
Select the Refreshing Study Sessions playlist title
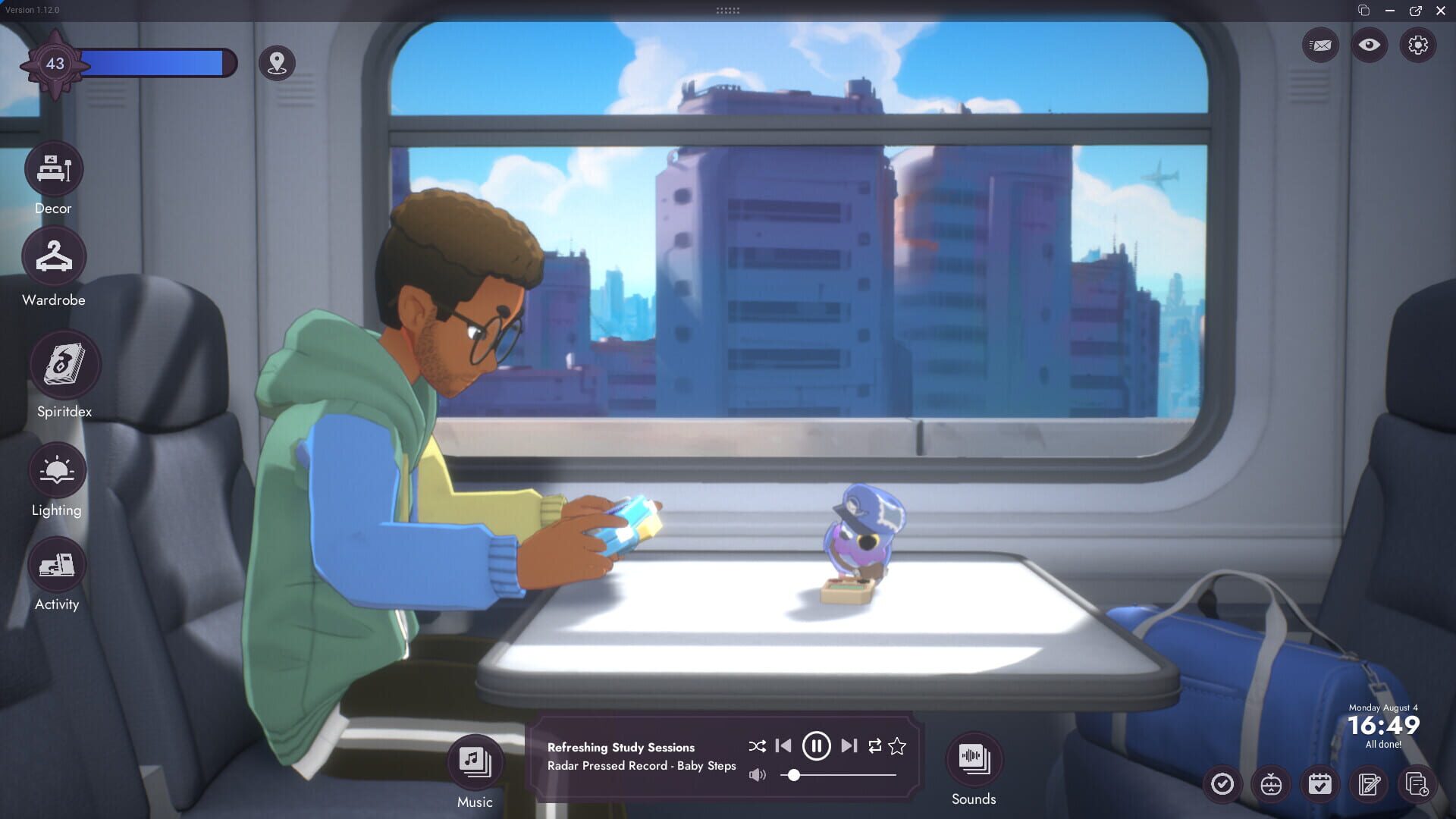tap(621, 747)
